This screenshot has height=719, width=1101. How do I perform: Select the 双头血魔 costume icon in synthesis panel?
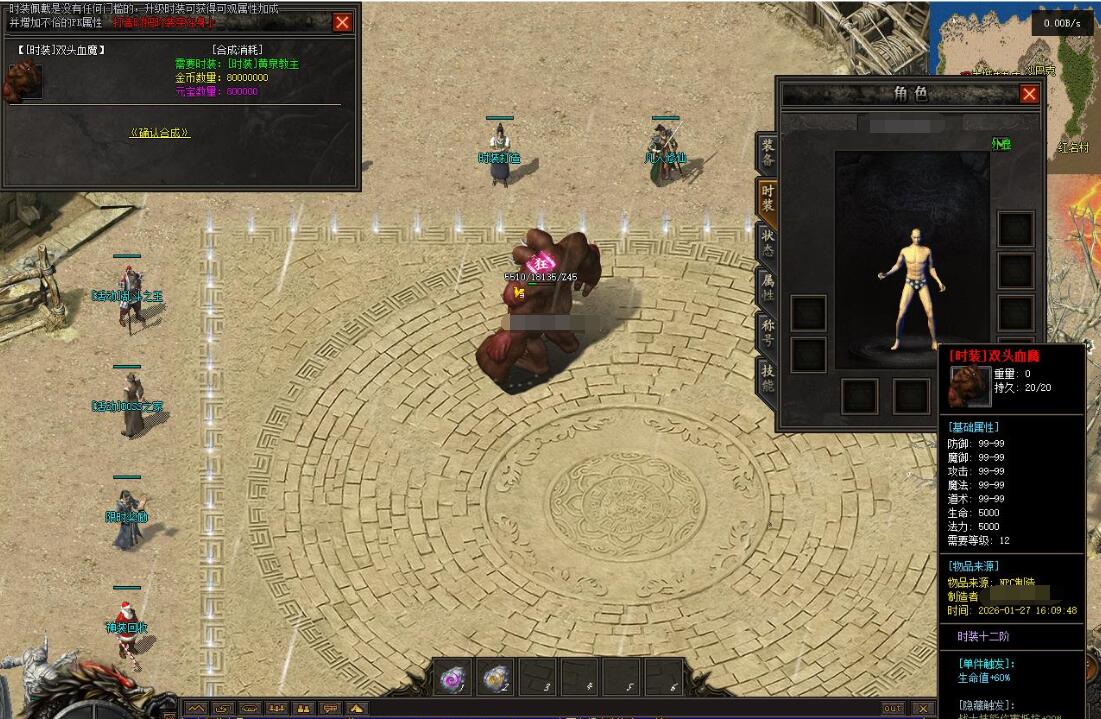pyautogui.click(x=25, y=81)
